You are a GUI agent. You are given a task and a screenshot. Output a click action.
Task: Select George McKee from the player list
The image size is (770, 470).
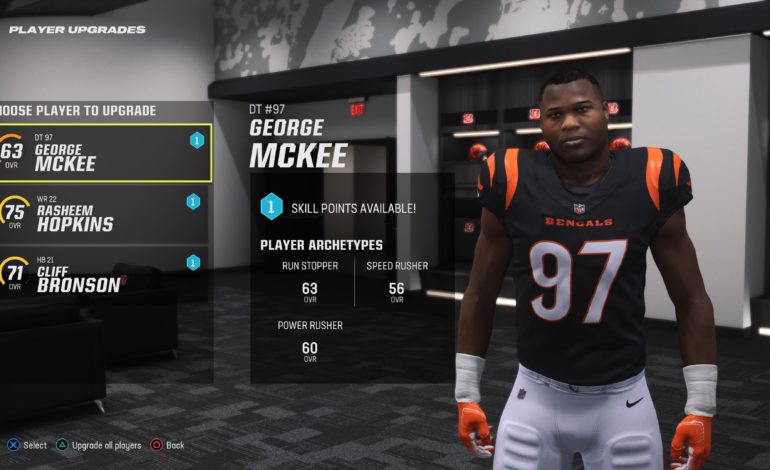(x=105, y=153)
